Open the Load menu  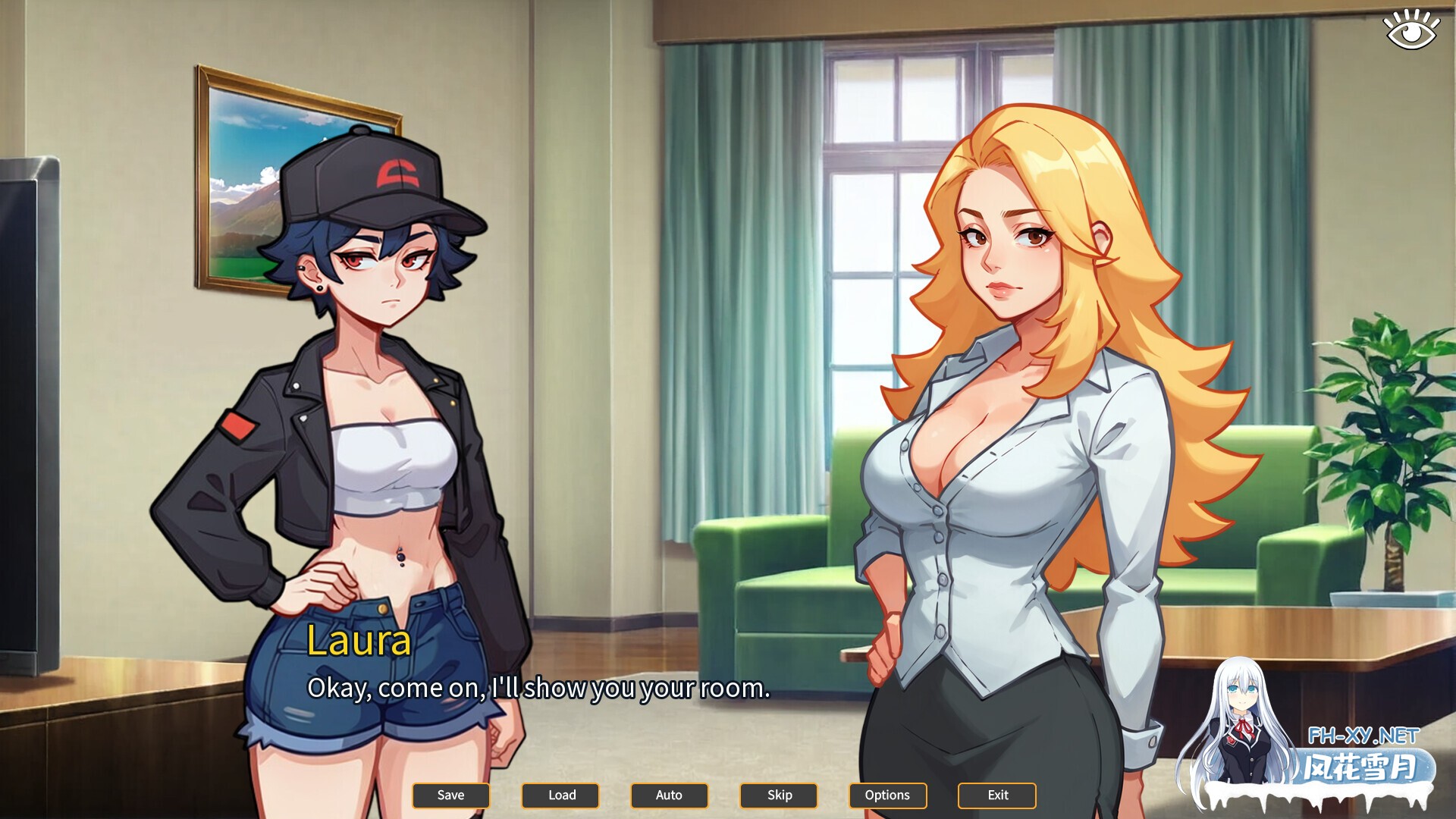[561, 795]
